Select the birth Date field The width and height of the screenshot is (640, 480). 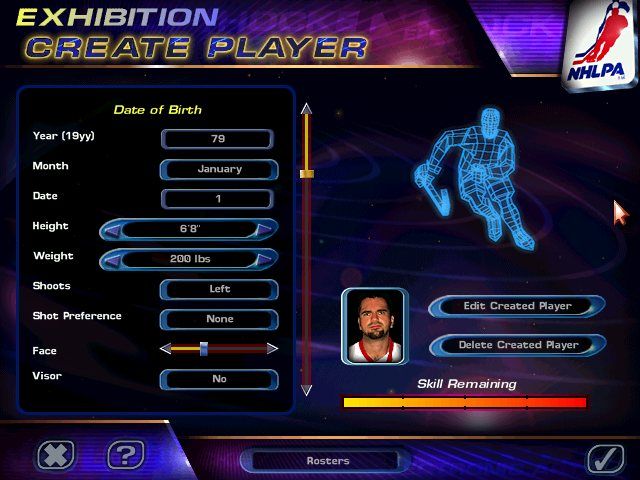coord(216,199)
